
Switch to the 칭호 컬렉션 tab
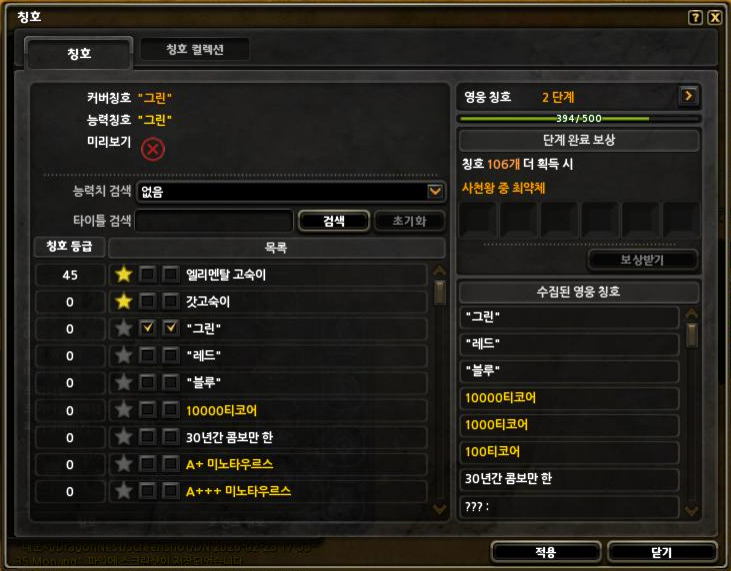[194, 50]
